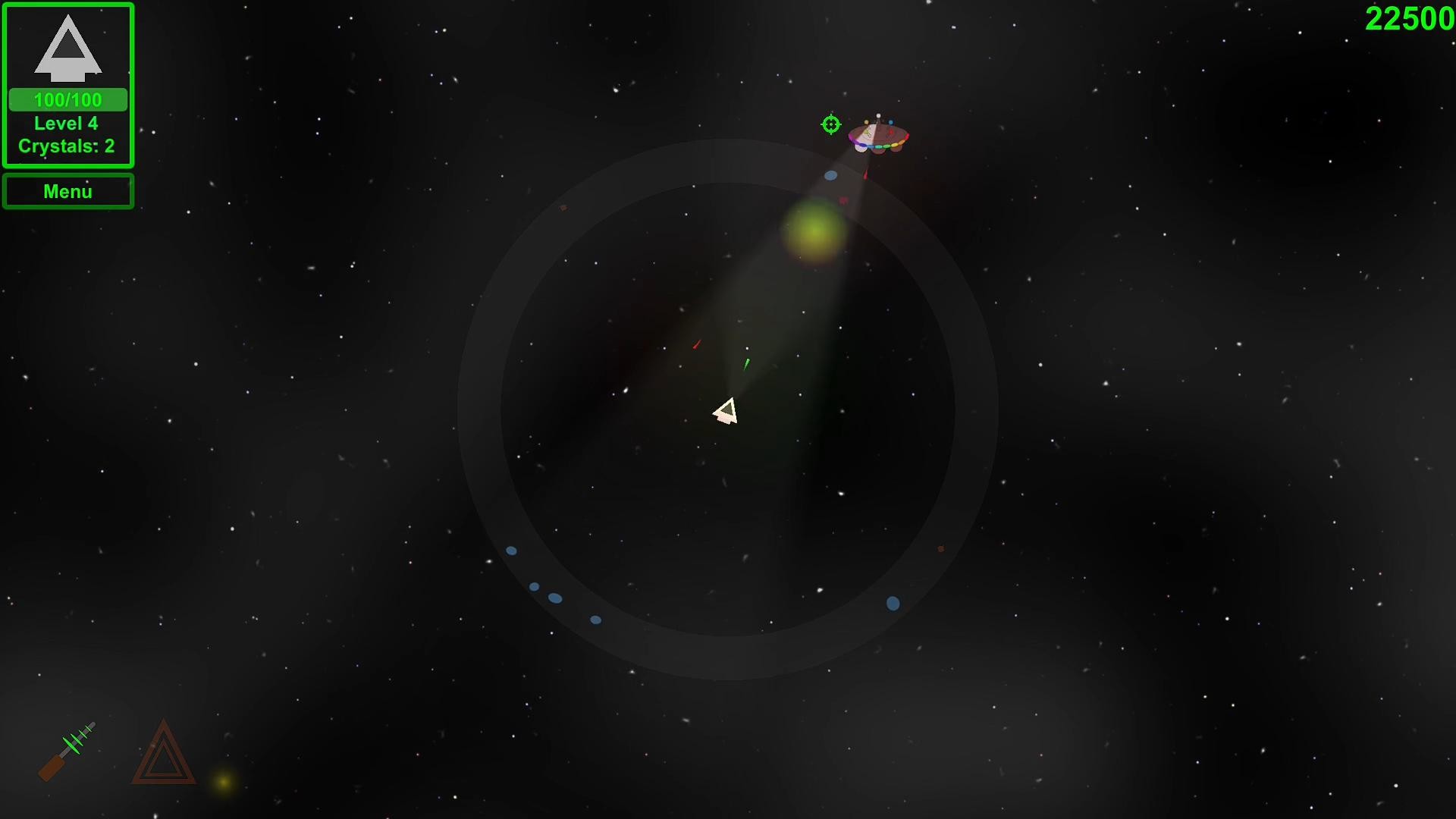Target the enemy UFO with lights
1456x819 pixels.
click(x=878, y=136)
